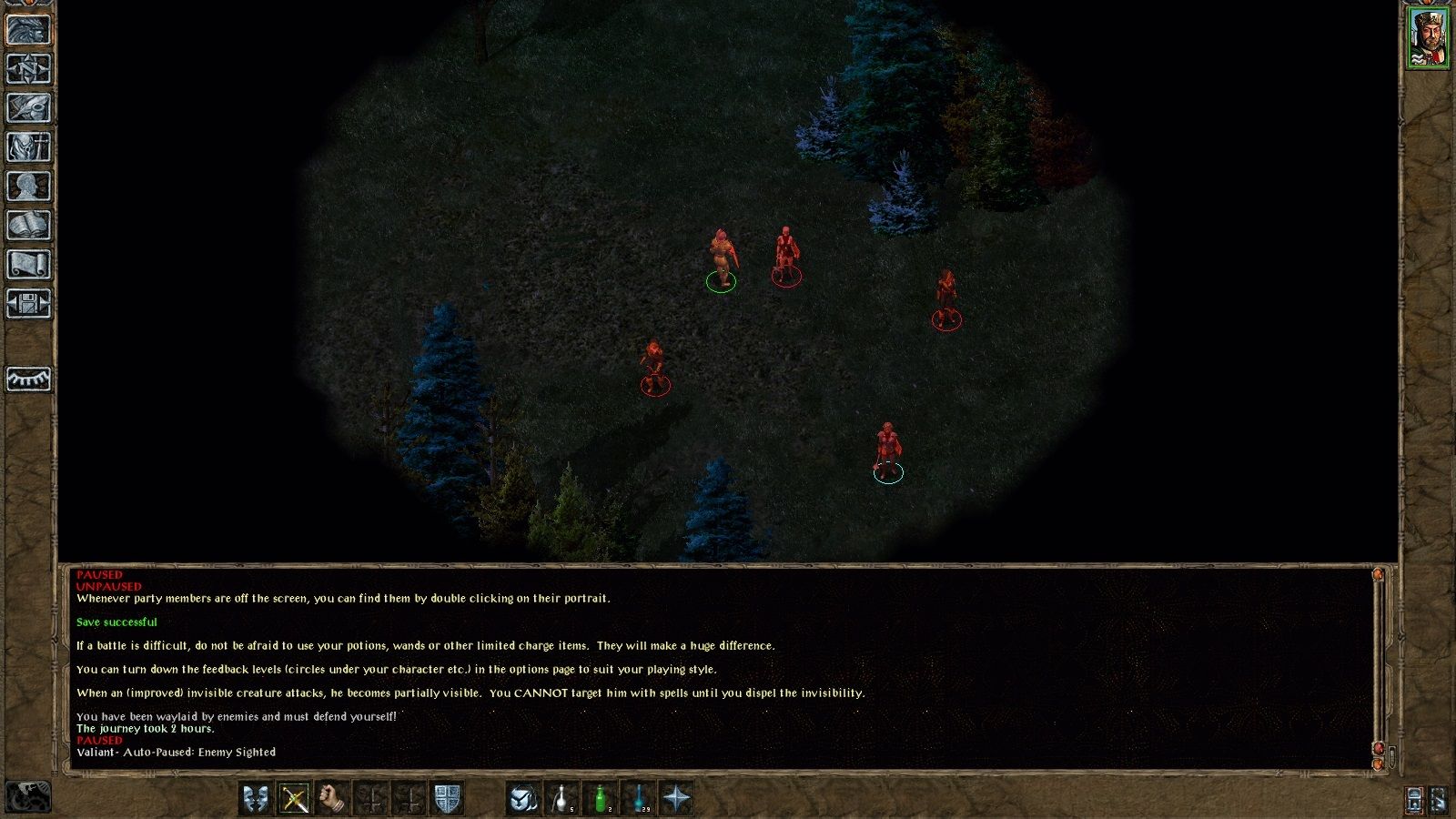The height and width of the screenshot is (819, 1456).
Task: Click the pouch icon in the action bar
Action: (x=523, y=799)
